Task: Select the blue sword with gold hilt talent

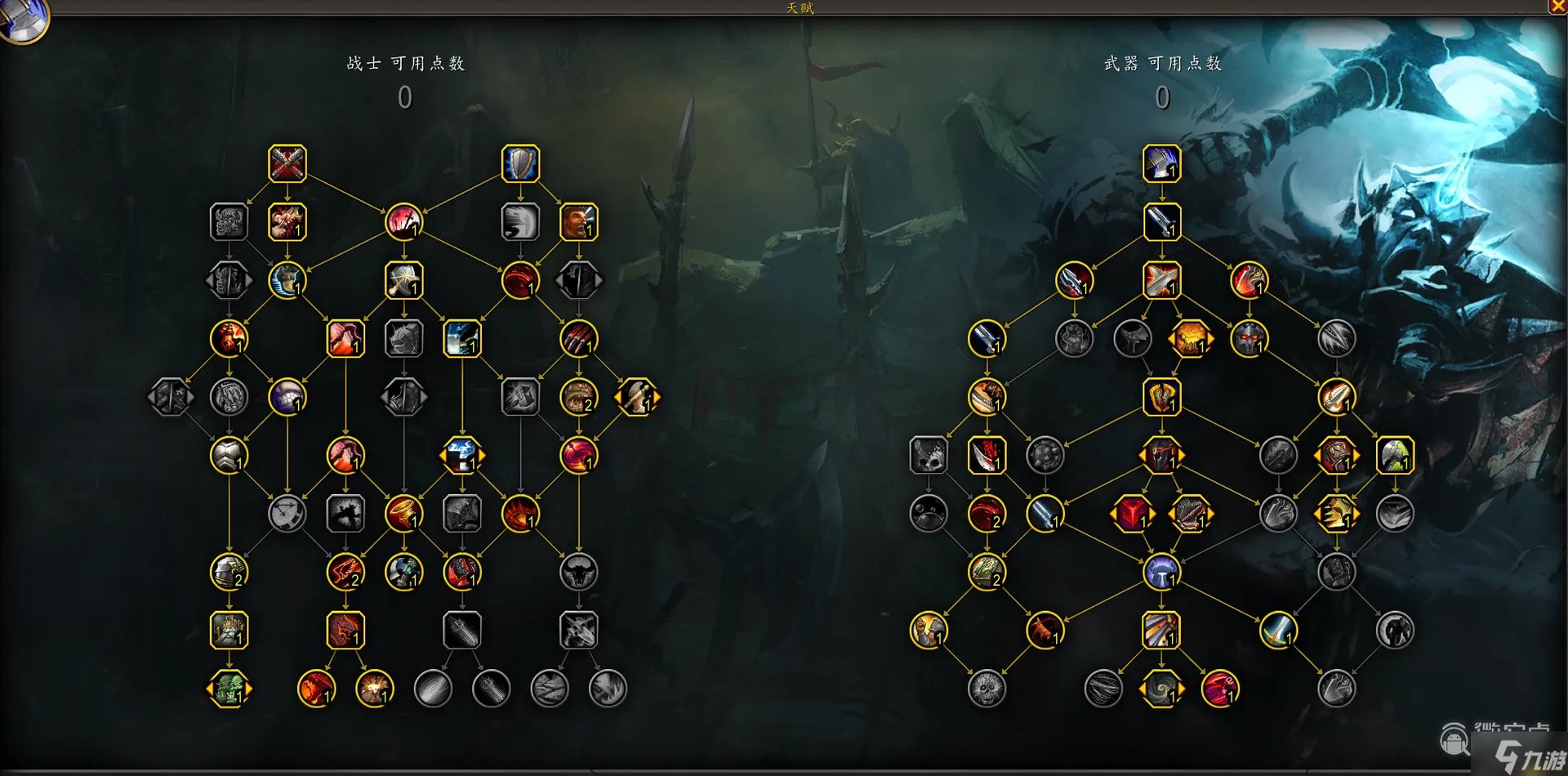Action: (x=1278, y=631)
